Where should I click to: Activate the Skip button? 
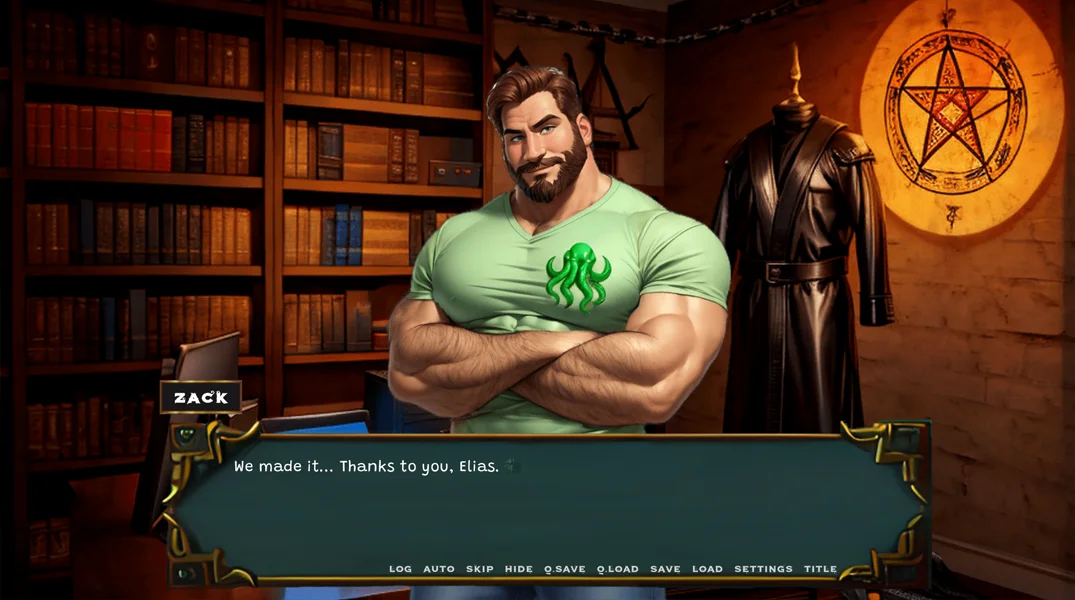(x=480, y=569)
